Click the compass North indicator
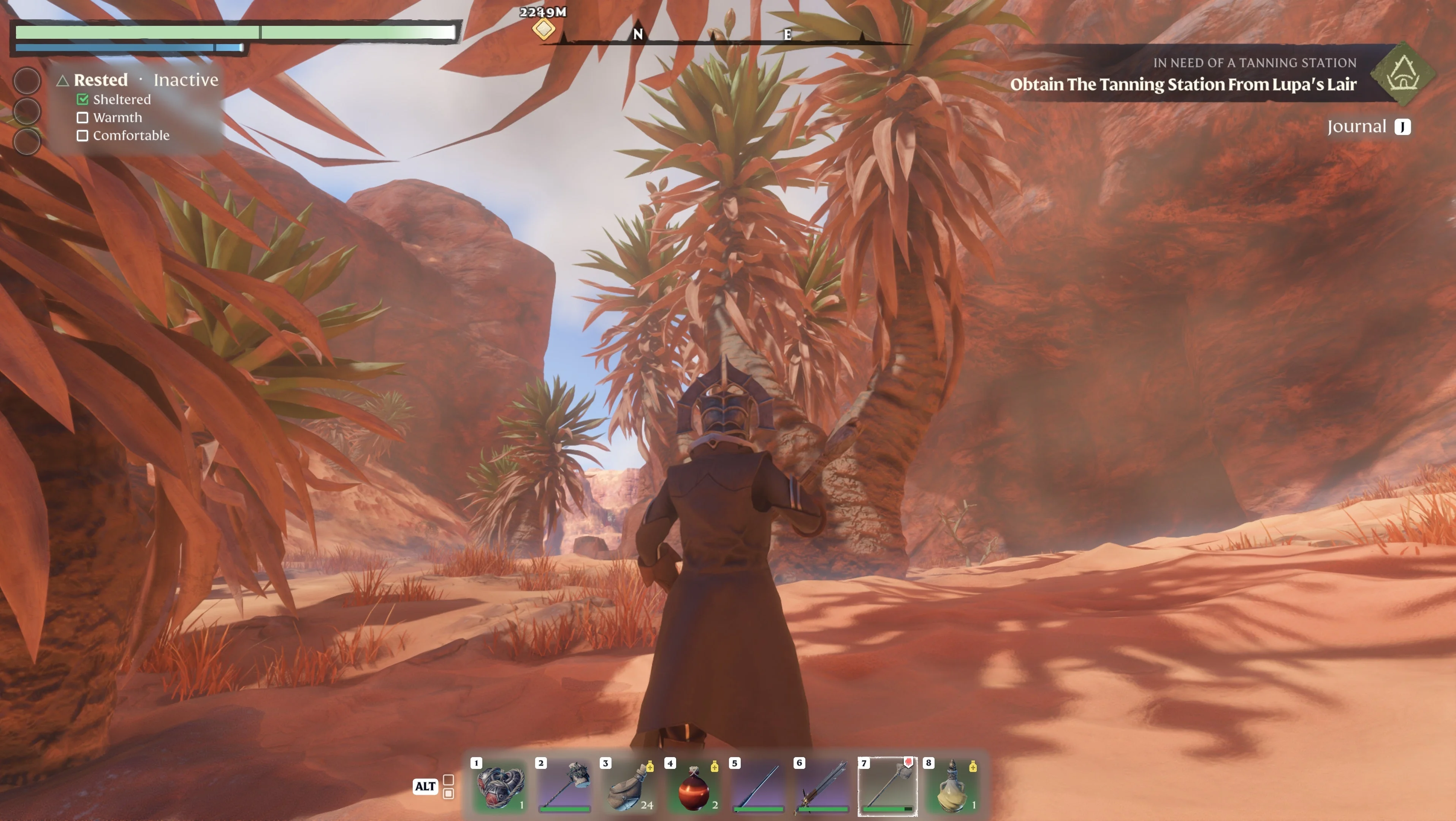The image size is (1456, 821). coord(638,35)
